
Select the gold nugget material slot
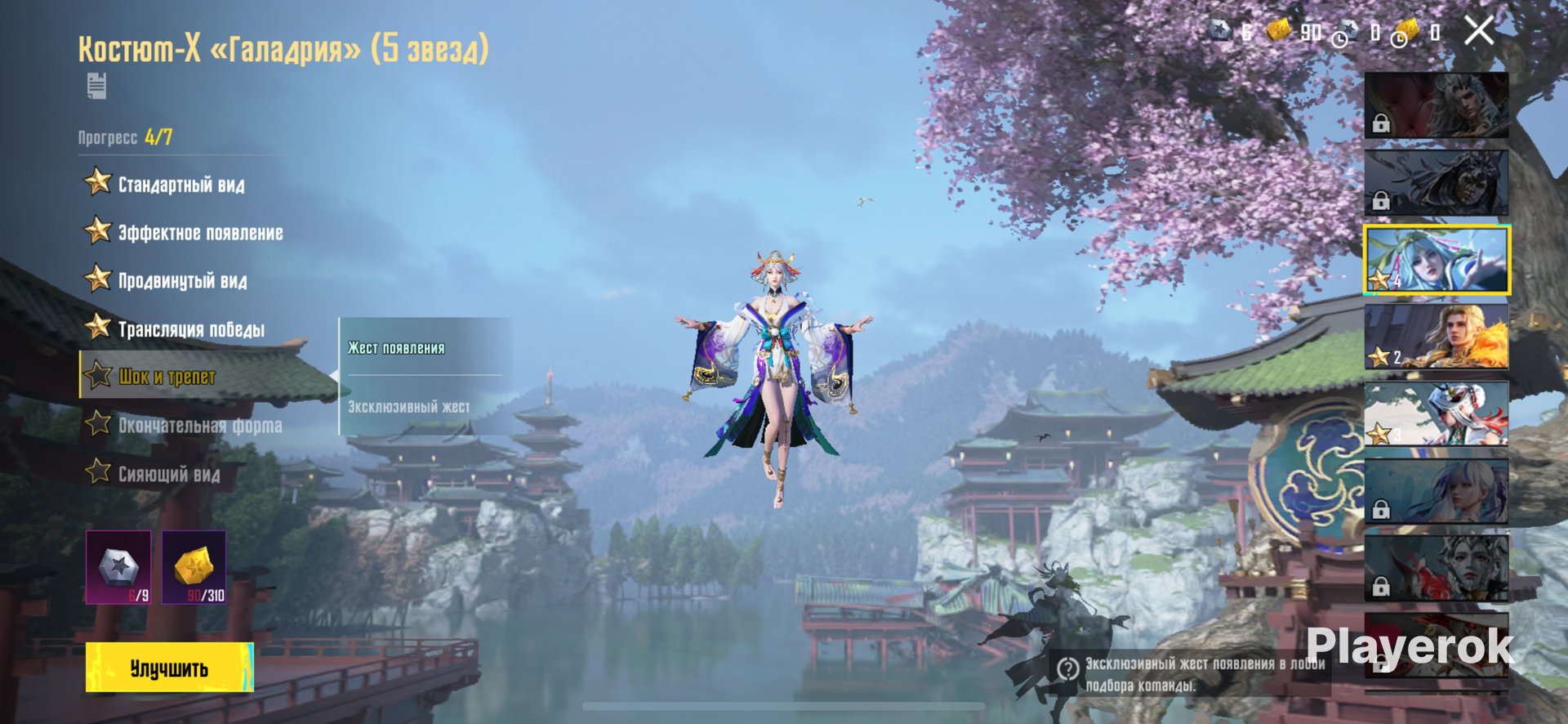(194, 567)
